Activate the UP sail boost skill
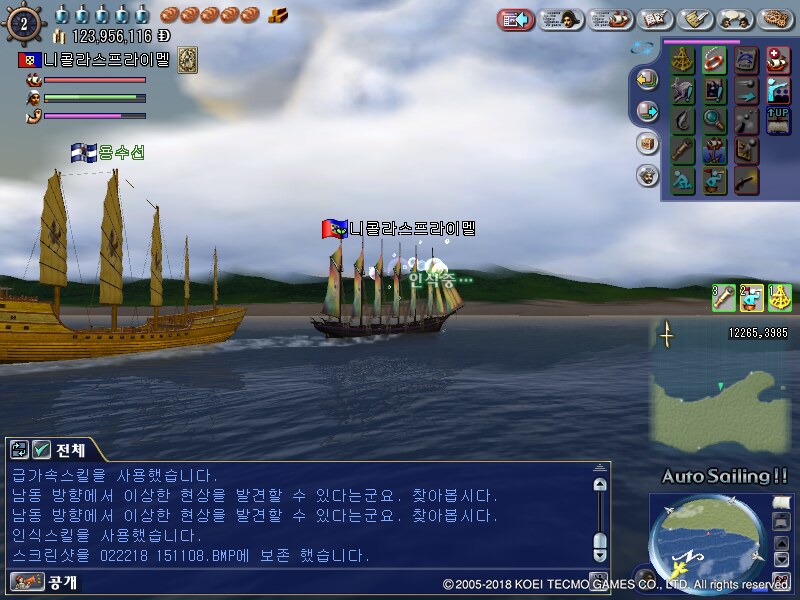The height and width of the screenshot is (600, 800). [x=777, y=121]
